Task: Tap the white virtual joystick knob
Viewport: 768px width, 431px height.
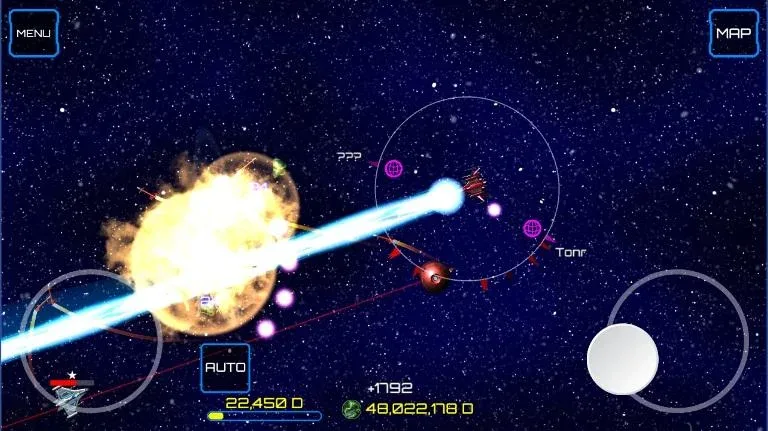Action: pyautogui.click(x=622, y=358)
